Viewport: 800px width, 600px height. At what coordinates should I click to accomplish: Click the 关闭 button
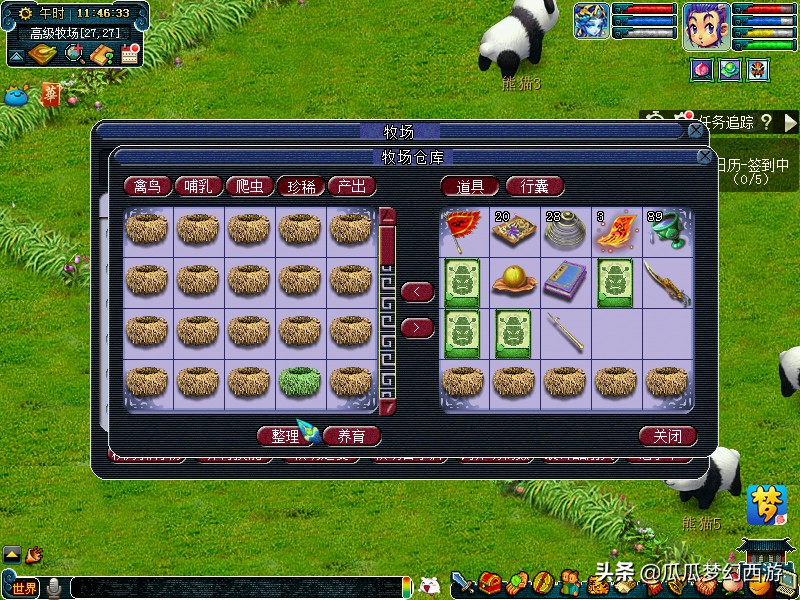pyautogui.click(x=667, y=436)
